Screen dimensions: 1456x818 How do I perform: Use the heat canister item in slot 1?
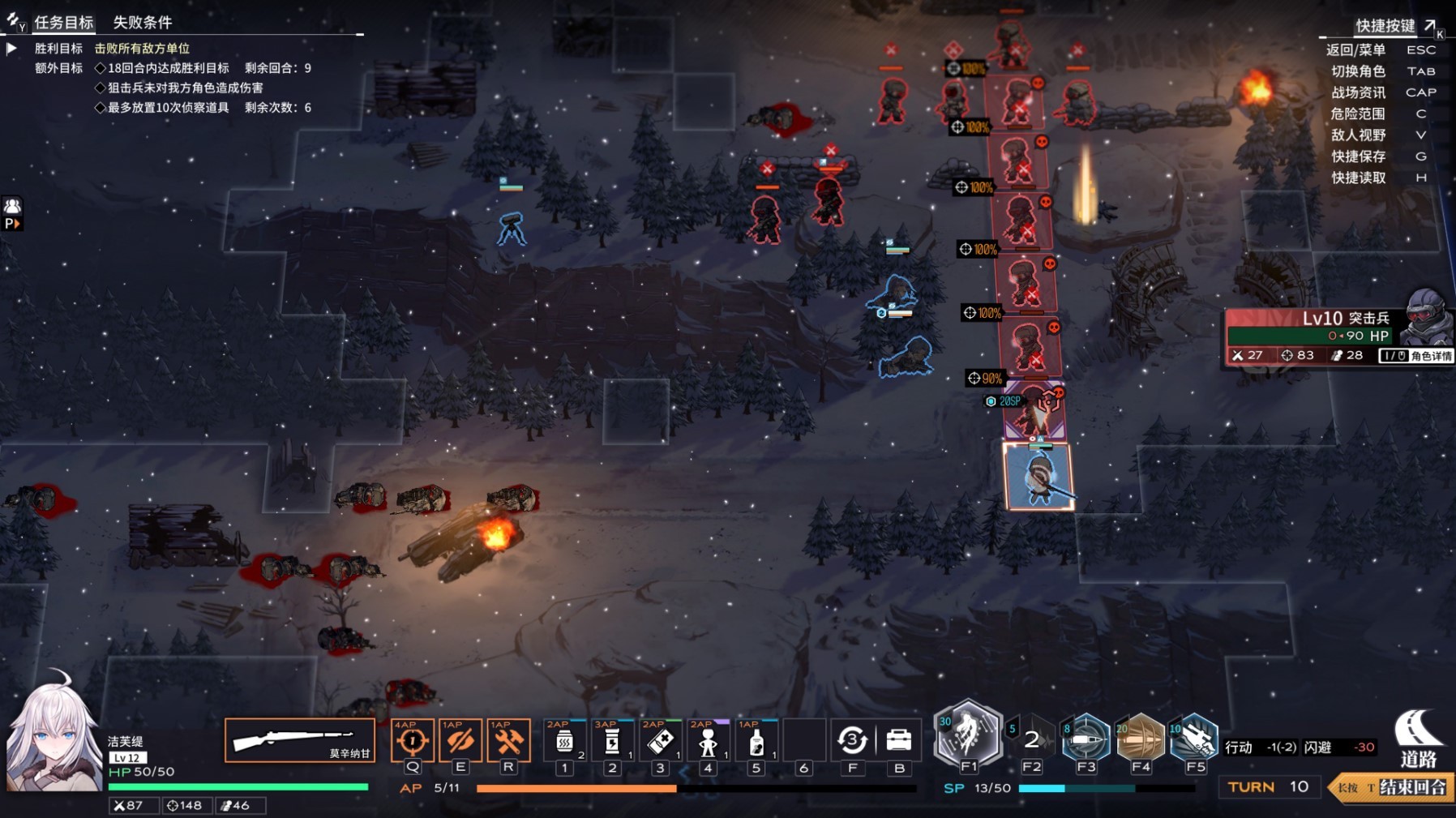tap(565, 741)
